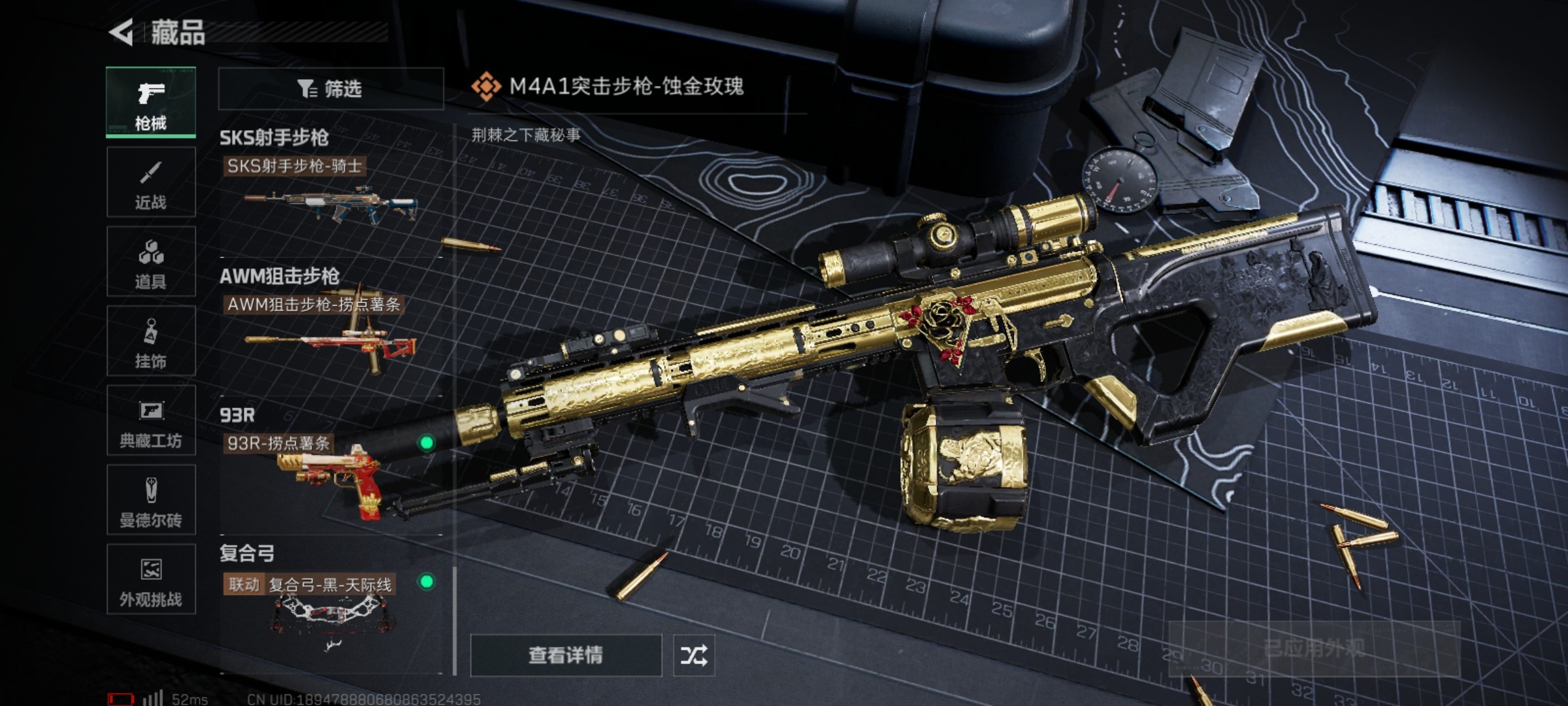Open the 道具 items tab

pos(151,261)
